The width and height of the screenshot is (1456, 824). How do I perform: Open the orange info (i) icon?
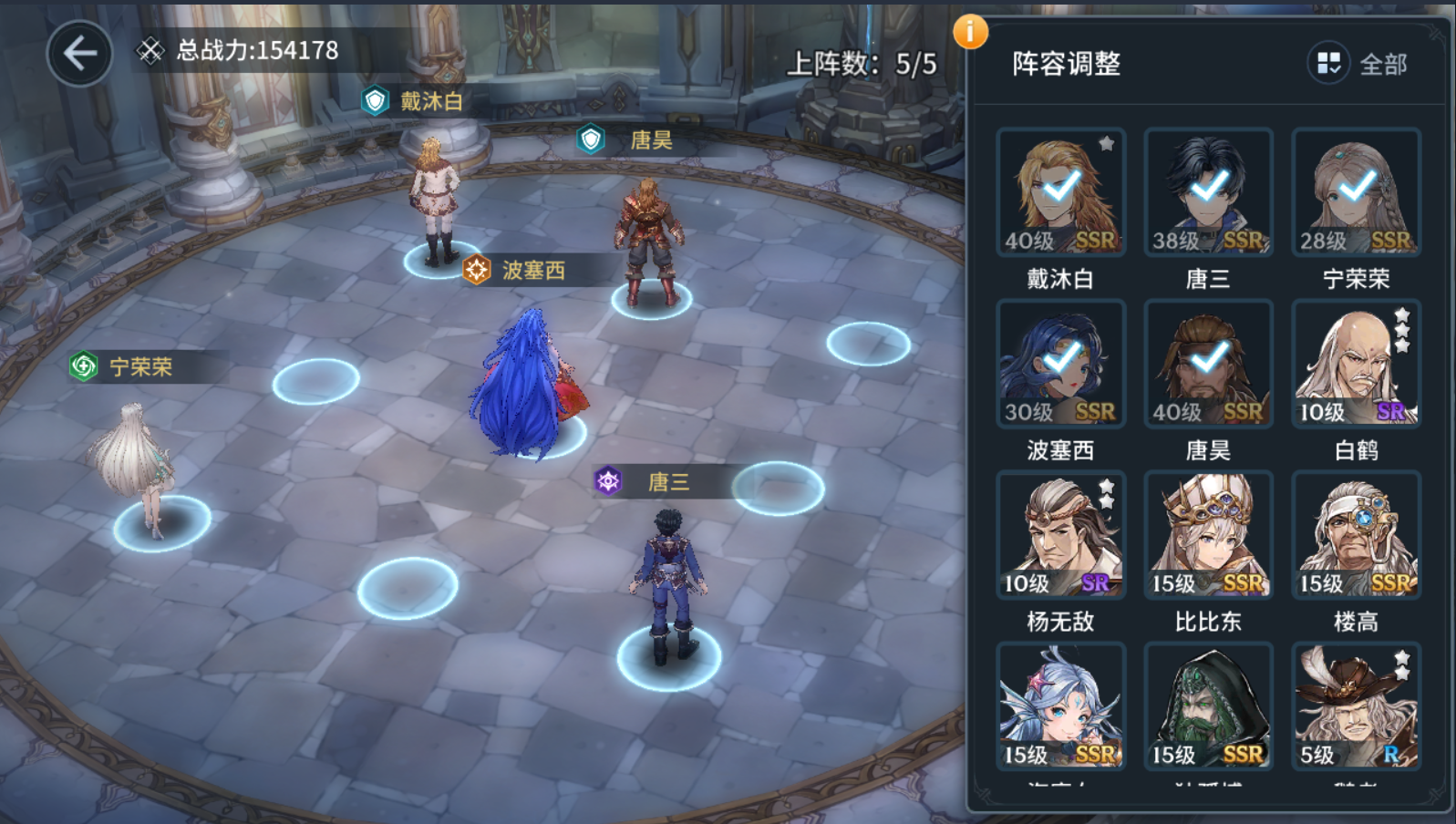click(x=970, y=30)
